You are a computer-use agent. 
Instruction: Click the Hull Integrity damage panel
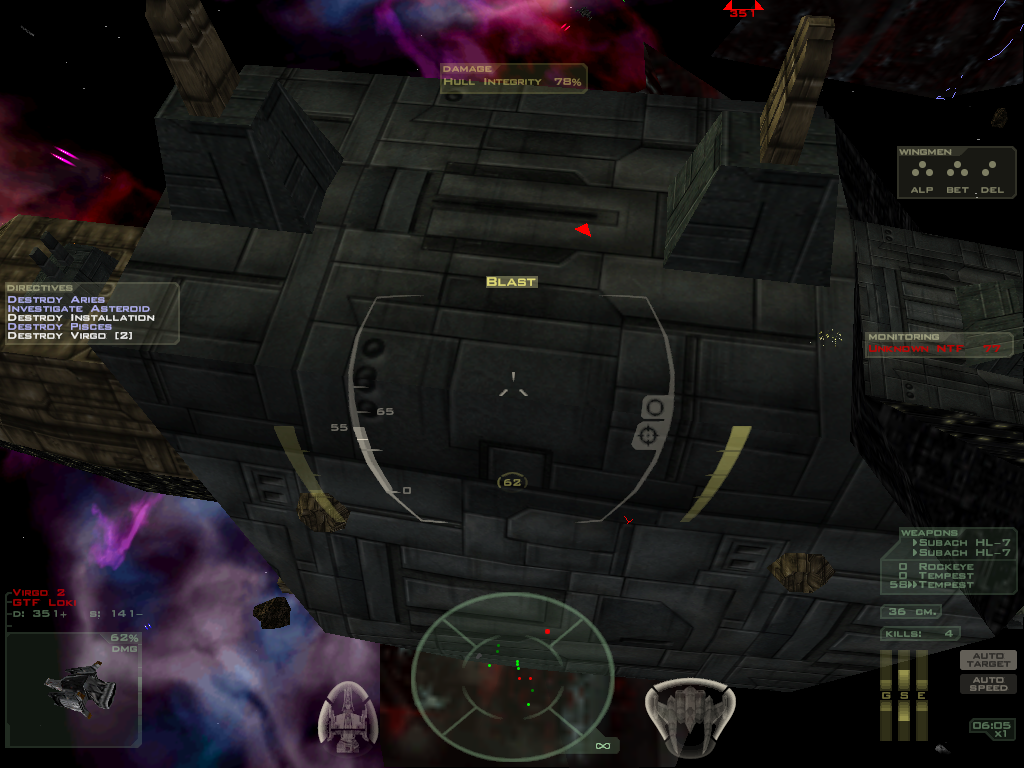coord(513,78)
